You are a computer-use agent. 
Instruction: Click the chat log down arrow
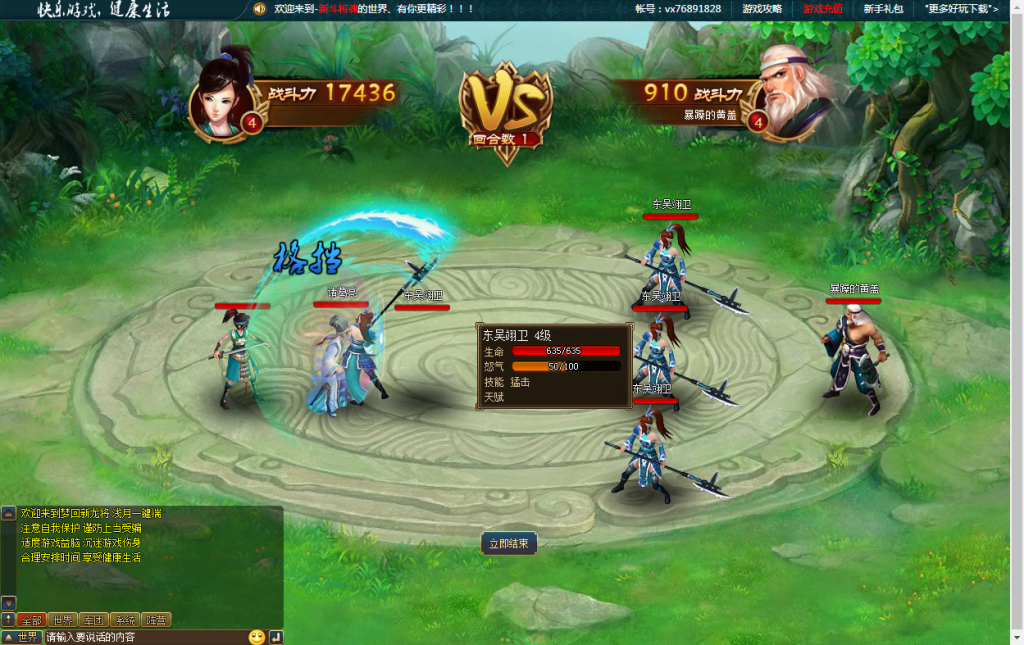(9, 603)
